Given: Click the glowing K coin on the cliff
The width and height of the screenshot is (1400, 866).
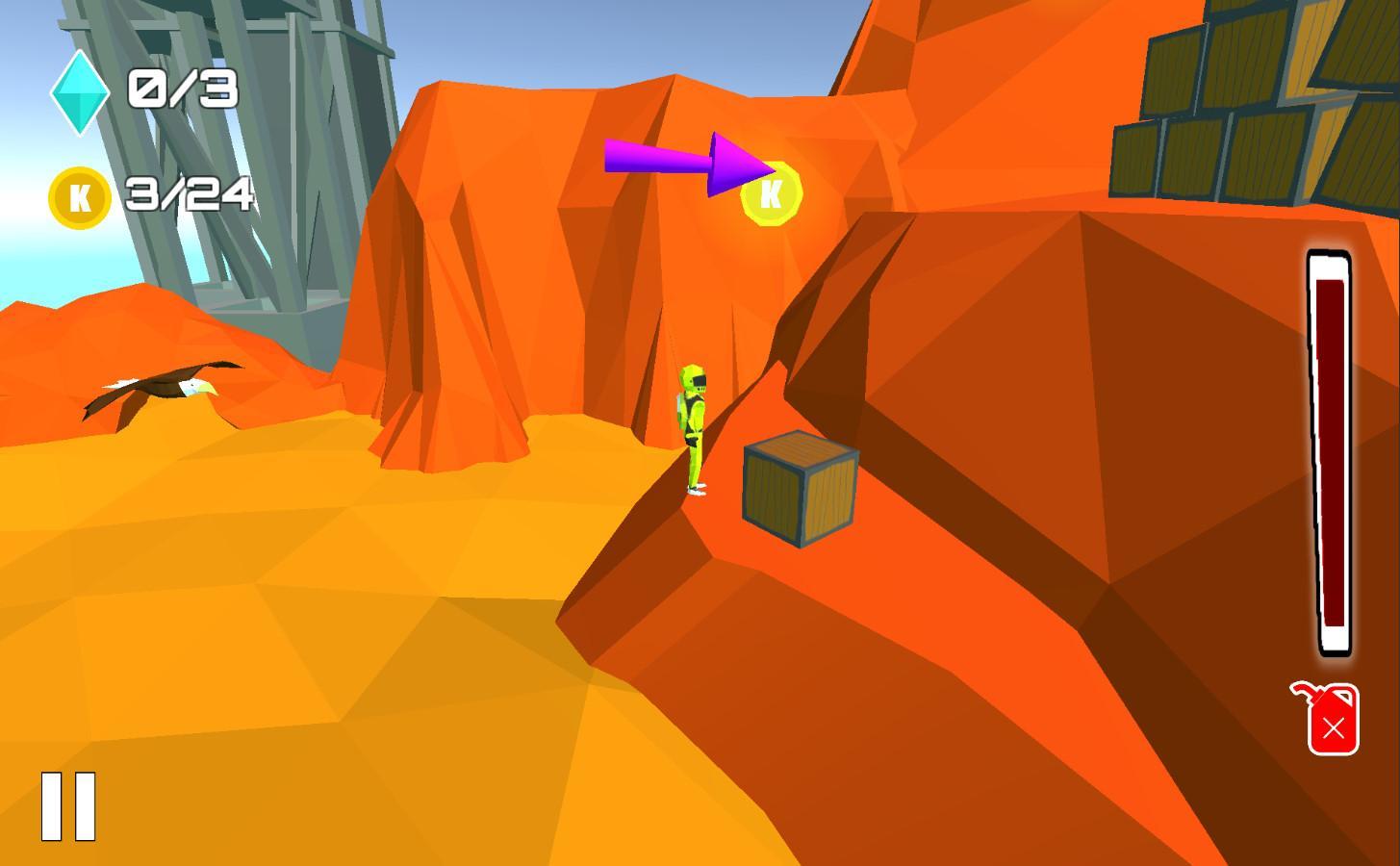Looking at the screenshot, I should tap(770, 193).
